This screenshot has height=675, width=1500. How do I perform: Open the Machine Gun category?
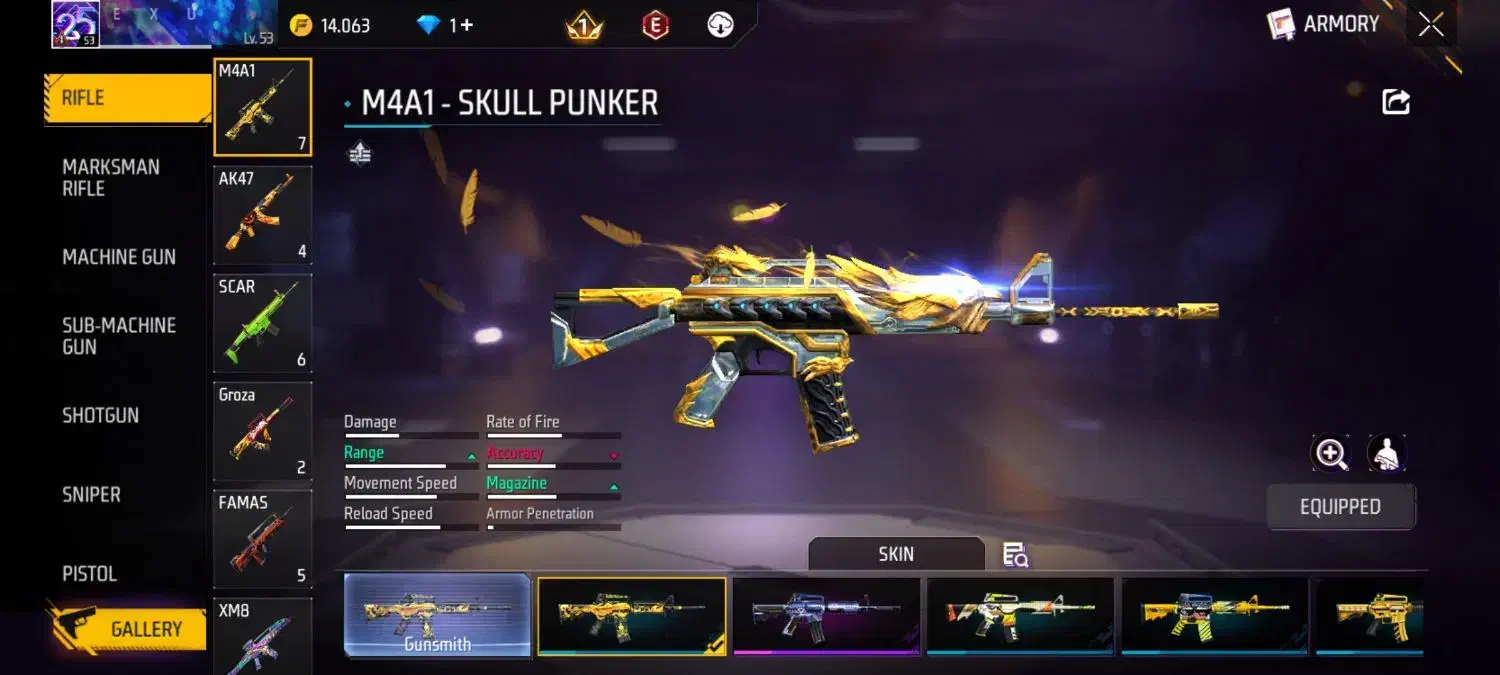(119, 257)
